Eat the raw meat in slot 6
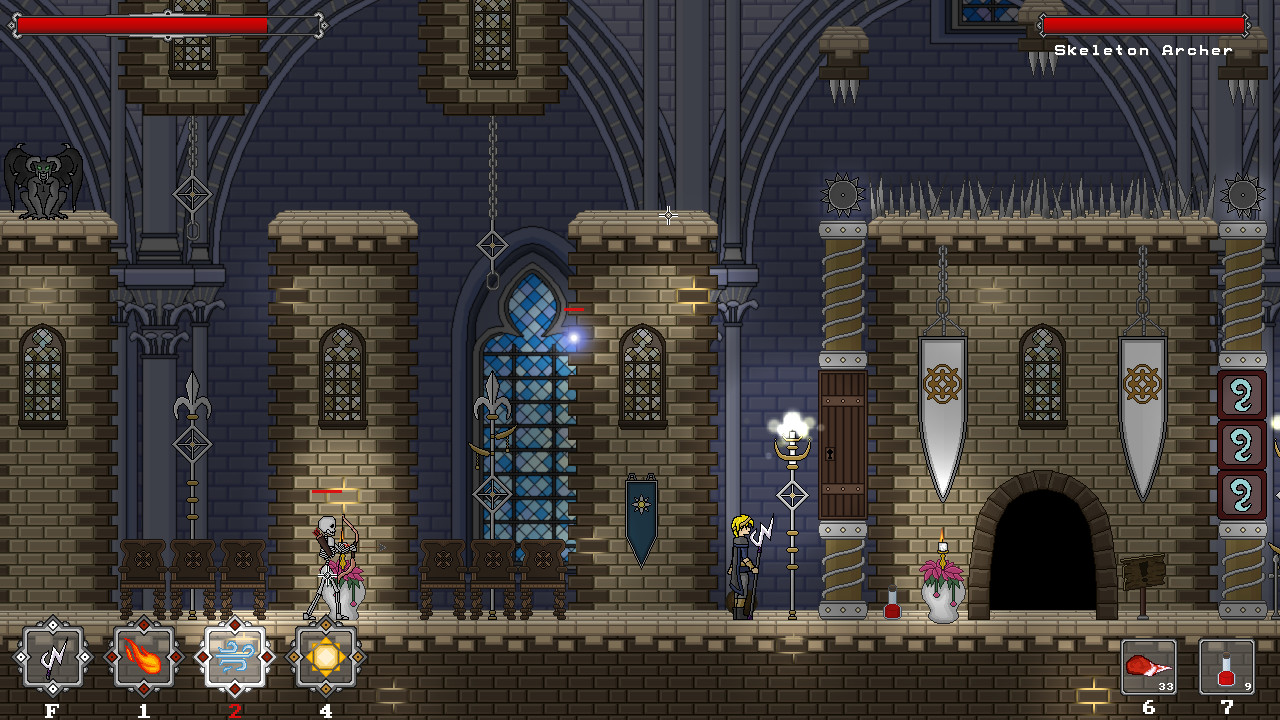 [1148, 664]
